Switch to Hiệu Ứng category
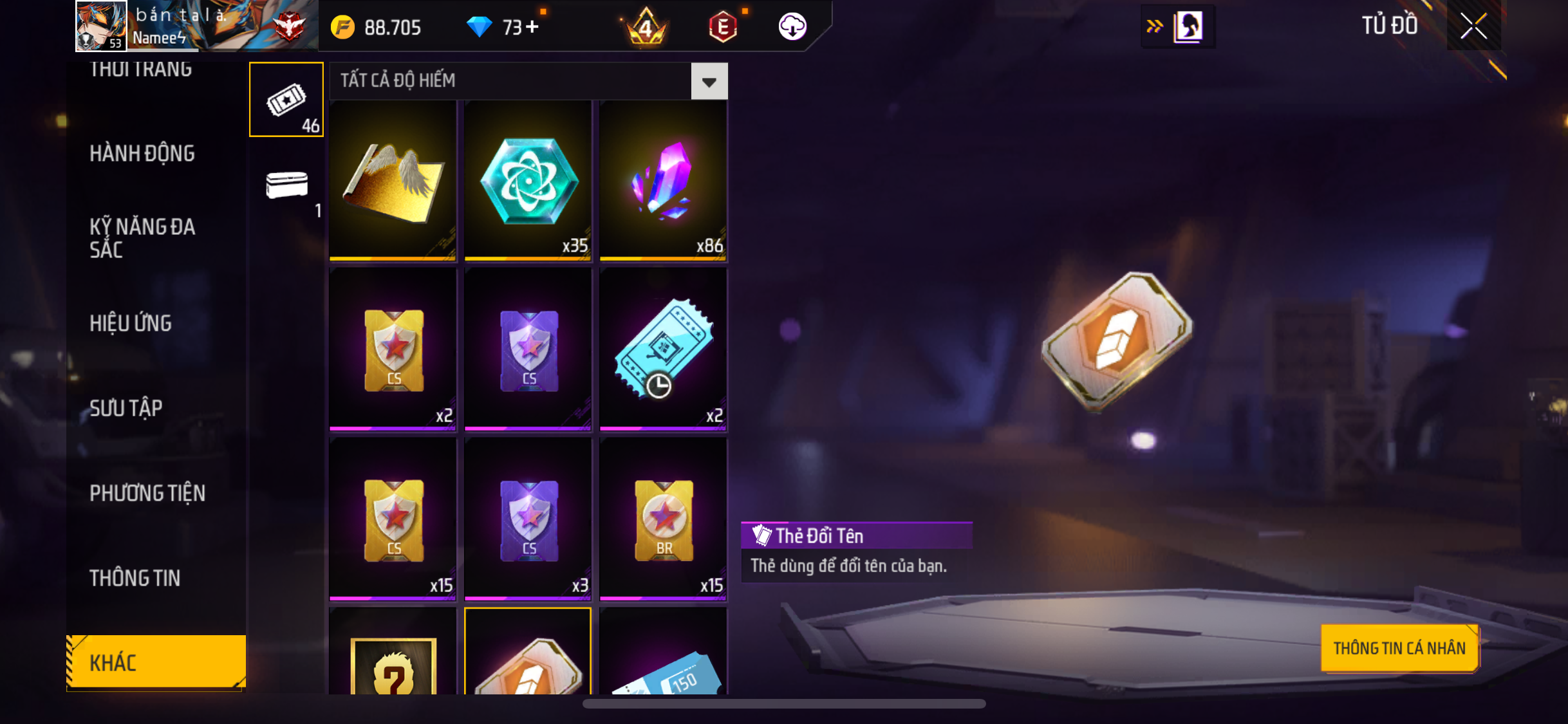 click(x=130, y=323)
